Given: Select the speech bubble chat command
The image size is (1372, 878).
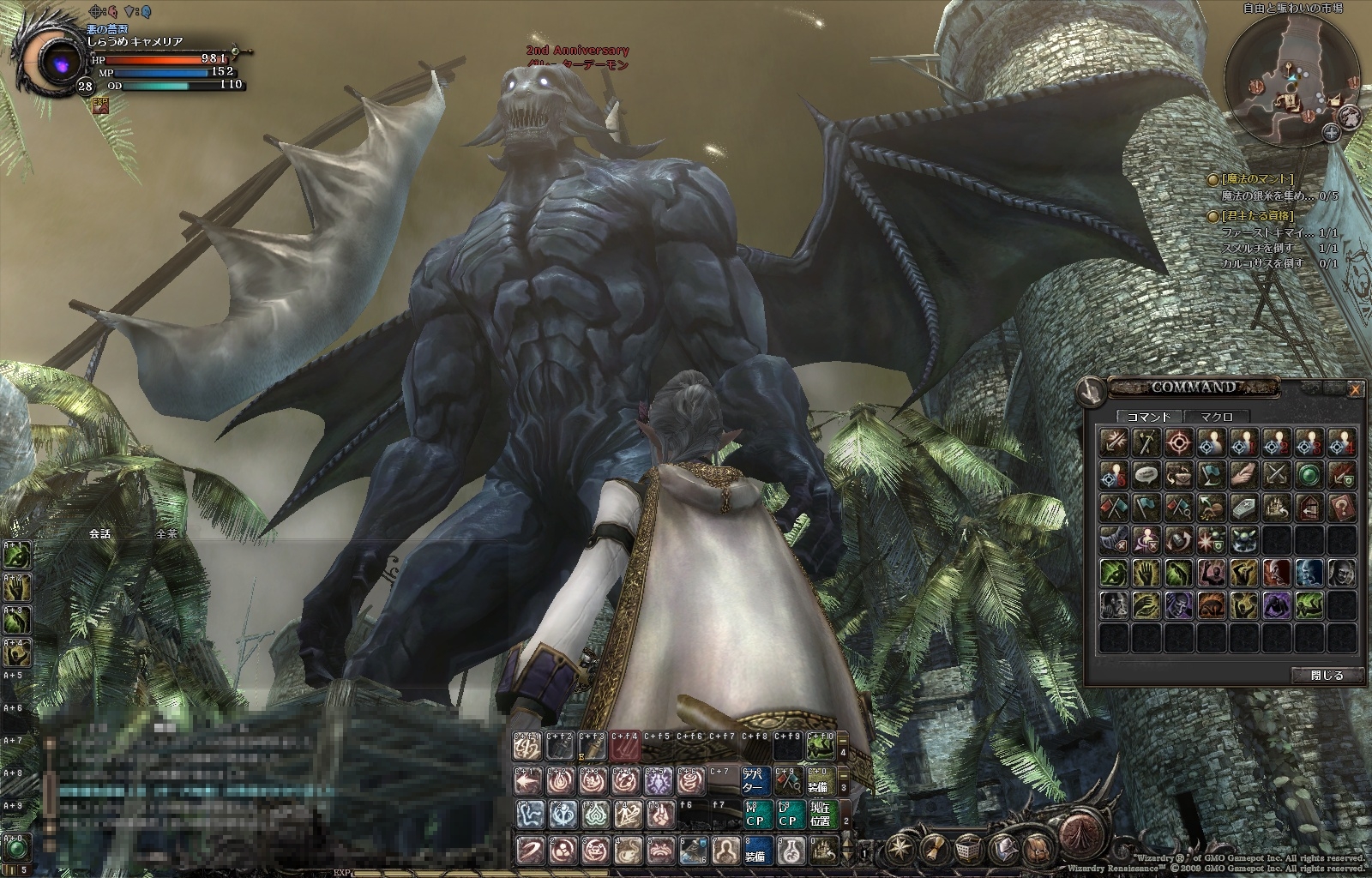Looking at the screenshot, I should tap(1146, 474).
